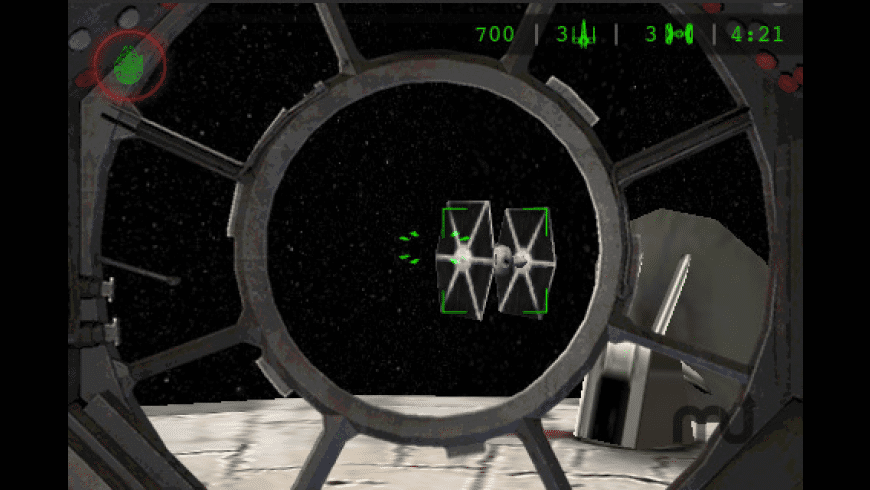Click the X-wing icon in the top HUD
The width and height of the screenshot is (870, 490).
585,35
